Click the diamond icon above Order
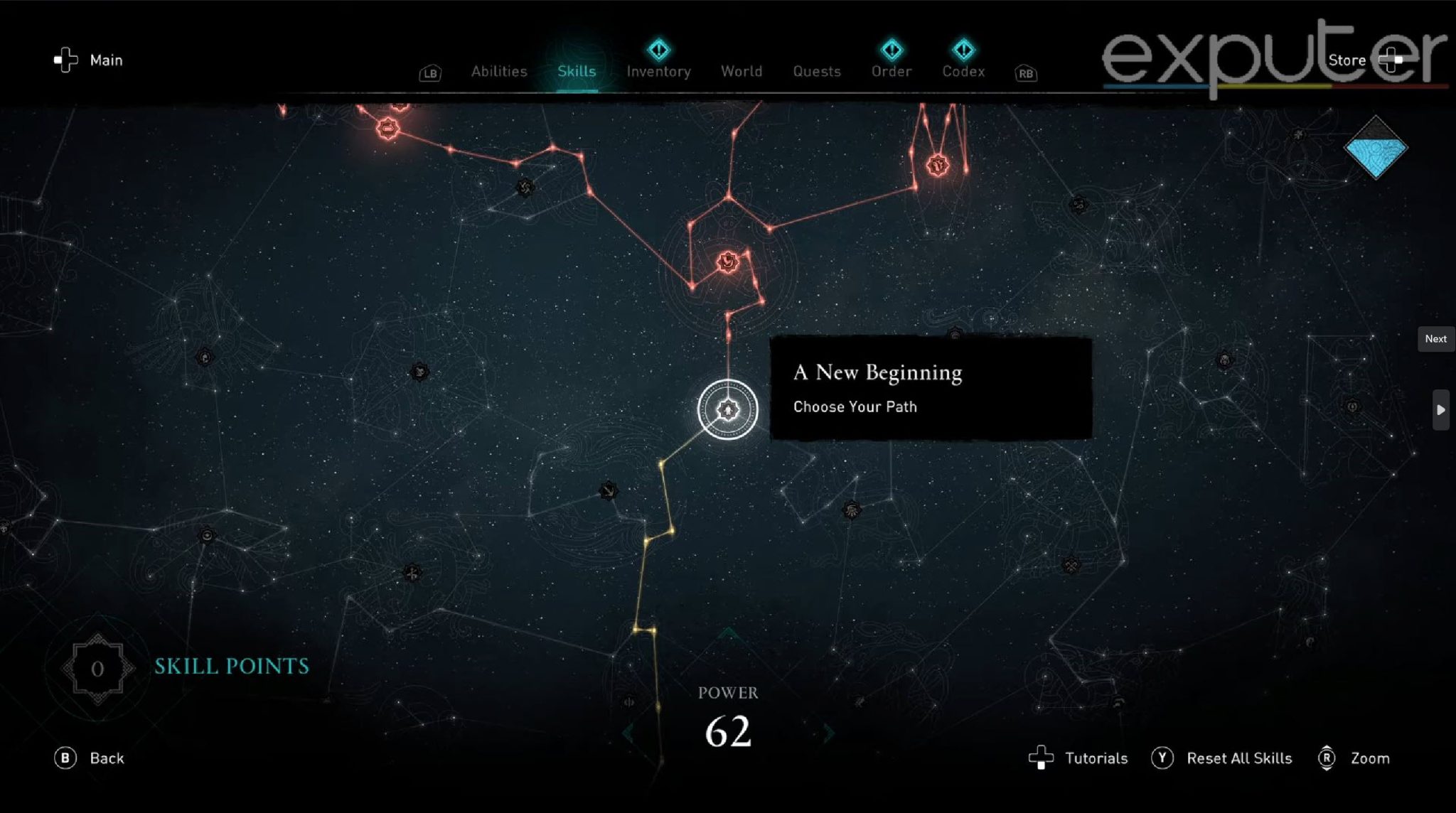The width and height of the screenshot is (1456, 813). click(891, 48)
